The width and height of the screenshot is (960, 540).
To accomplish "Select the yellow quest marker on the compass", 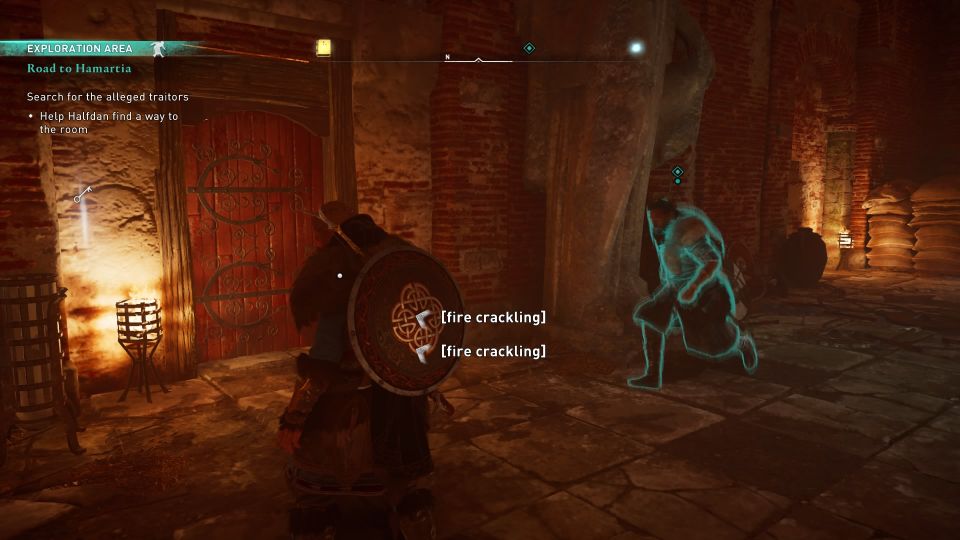I will (323, 47).
